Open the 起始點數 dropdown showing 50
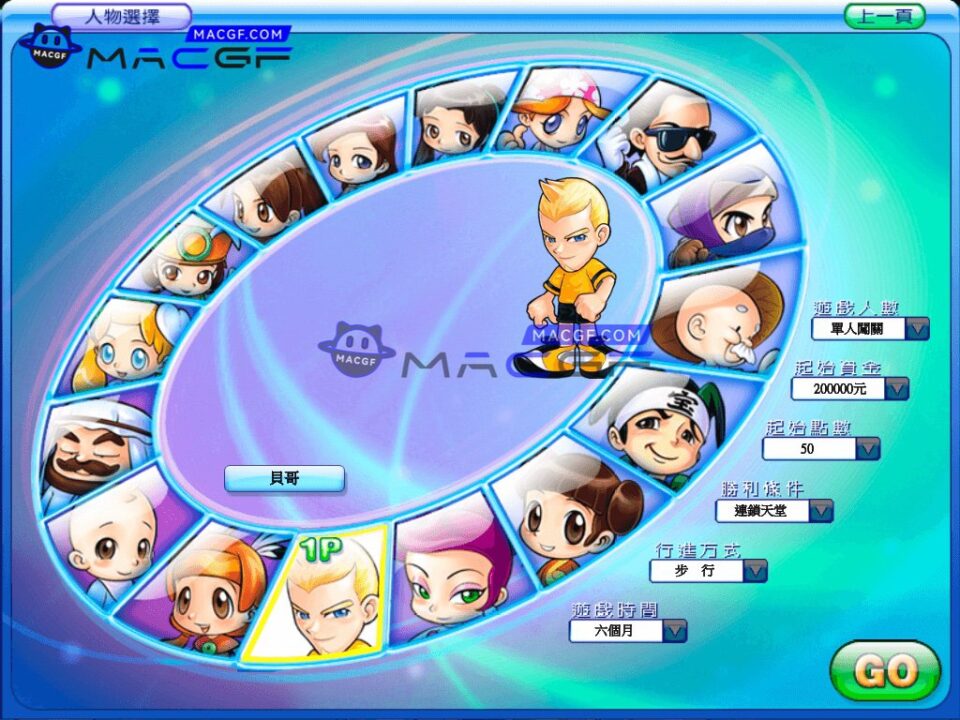 [867, 449]
